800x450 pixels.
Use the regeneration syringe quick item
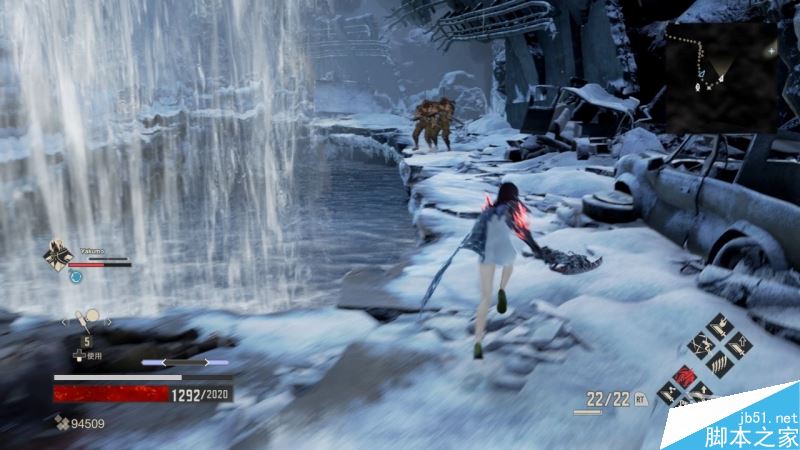point(87,320)
